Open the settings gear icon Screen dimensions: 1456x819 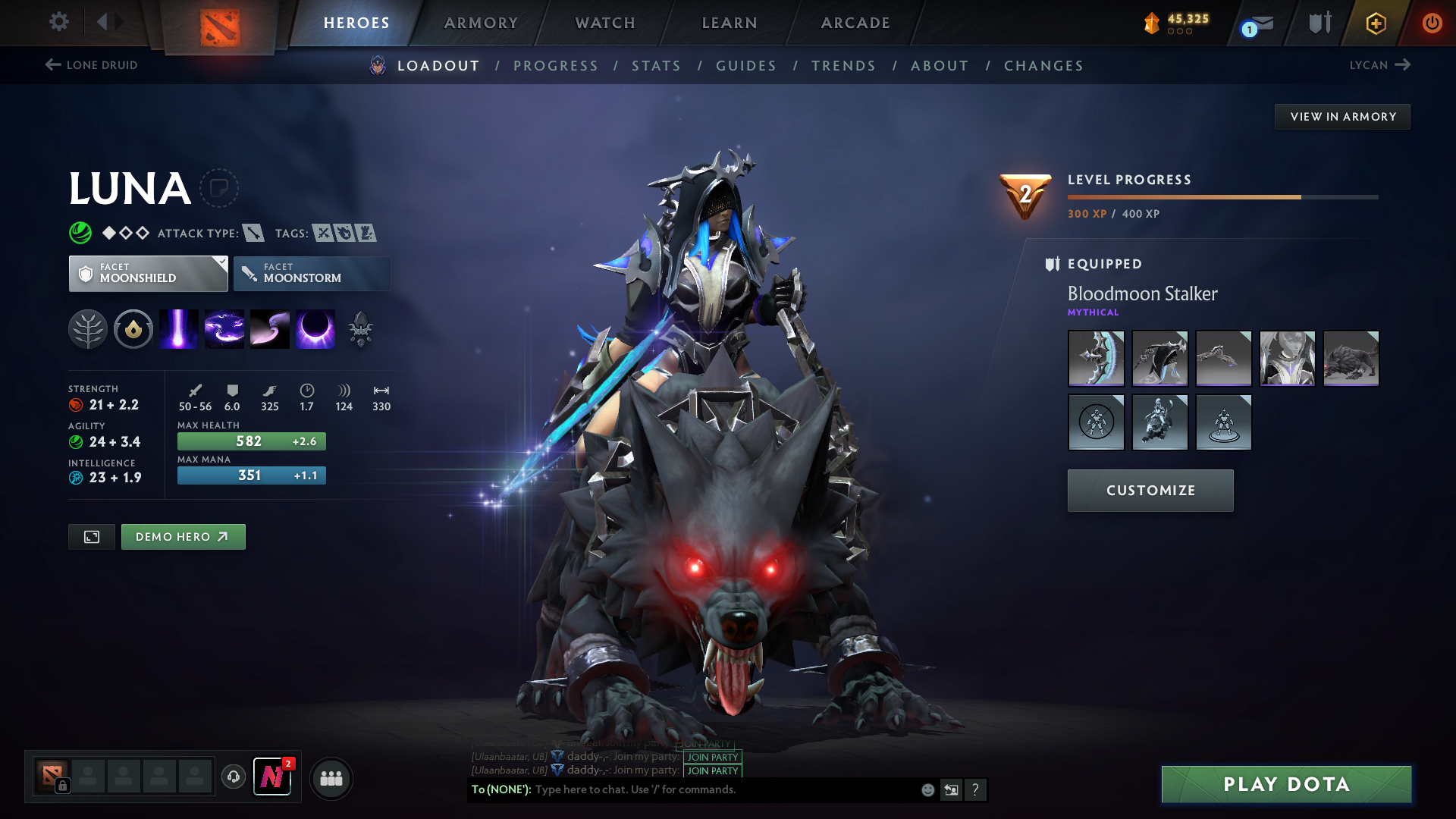coord(58,22)
